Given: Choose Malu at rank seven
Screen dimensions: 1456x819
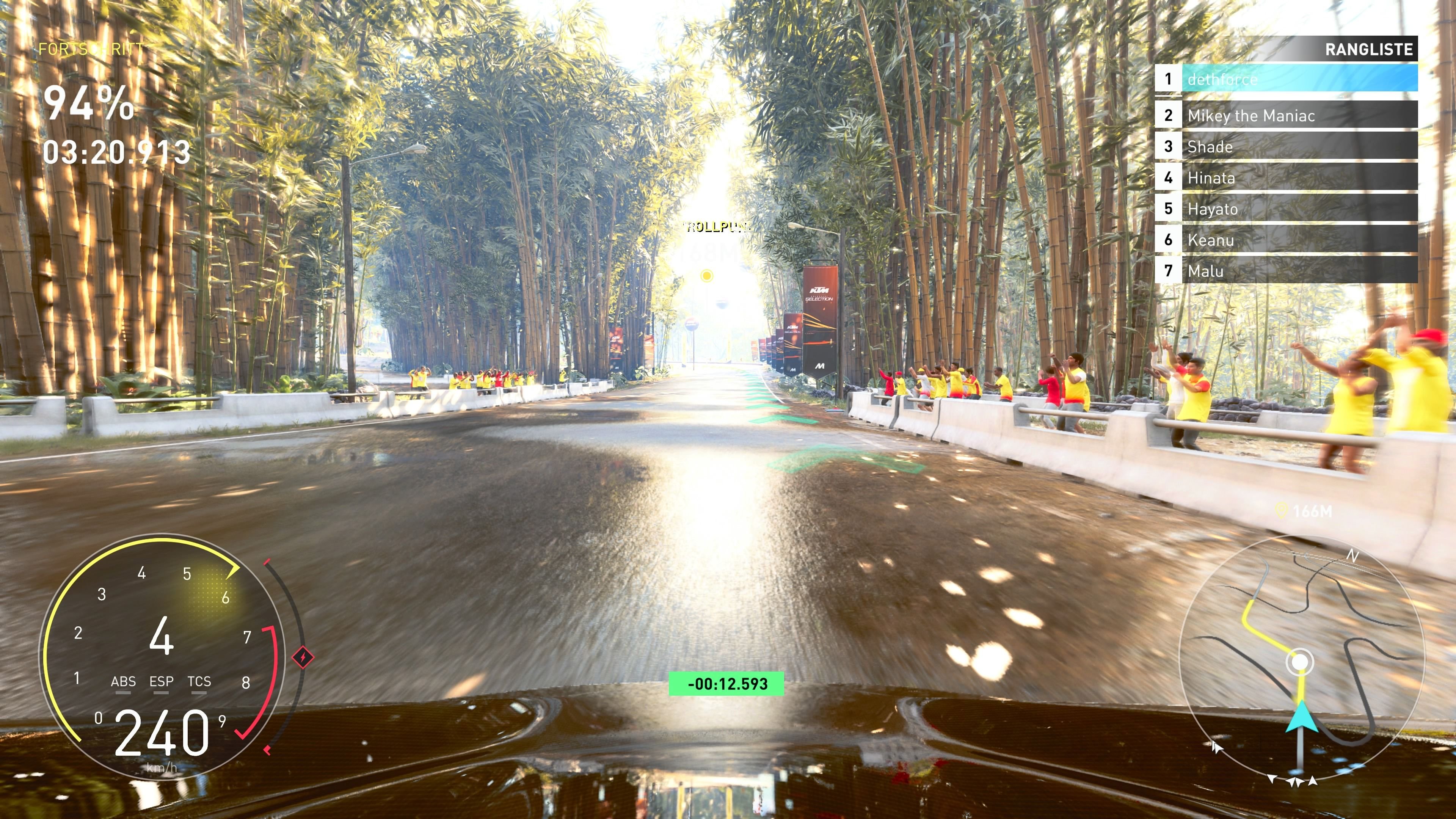Looking at the screenshot, I should [x=1286, y=271].
